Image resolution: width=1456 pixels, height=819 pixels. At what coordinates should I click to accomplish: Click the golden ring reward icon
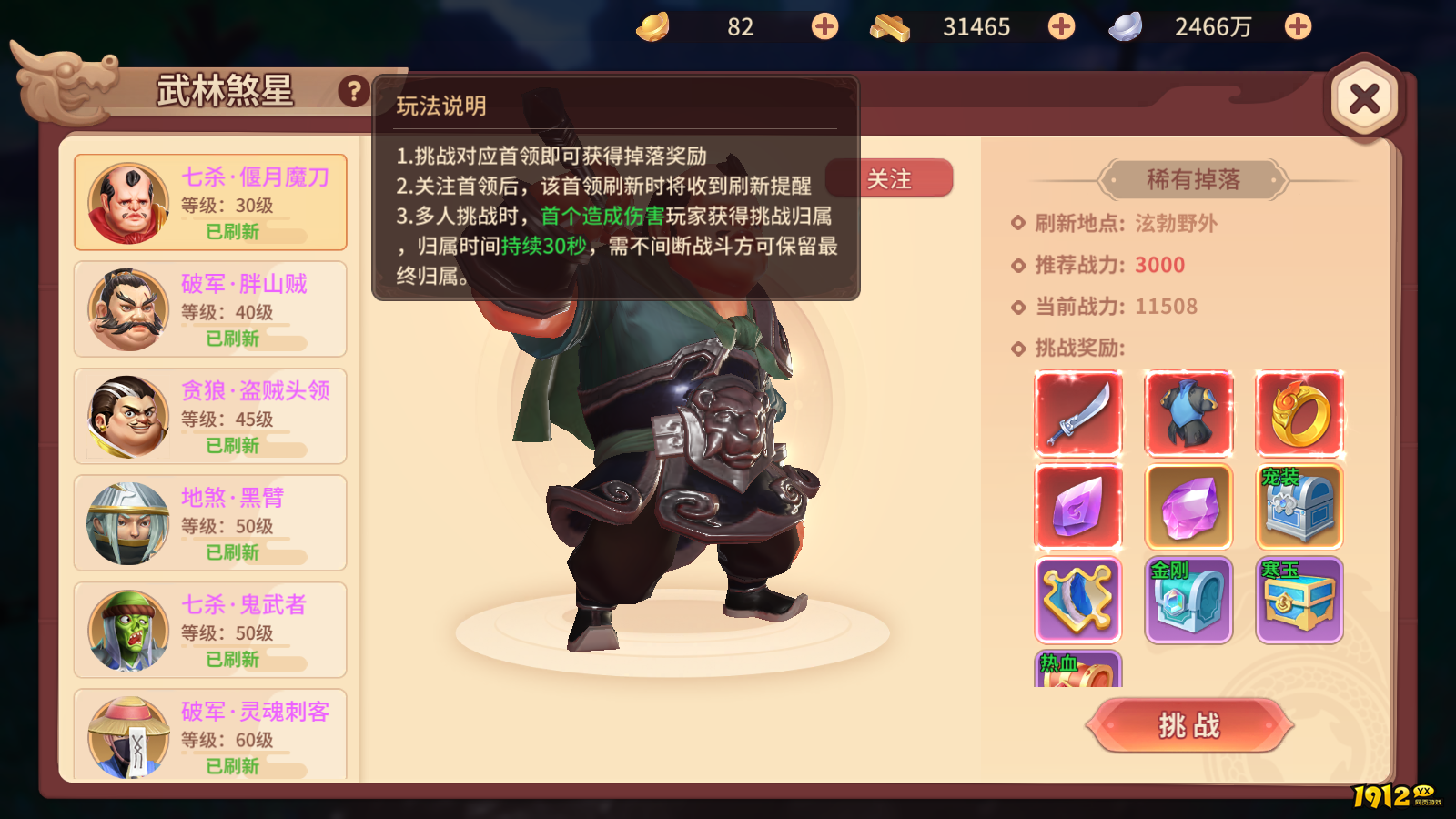click(1299, 413)
